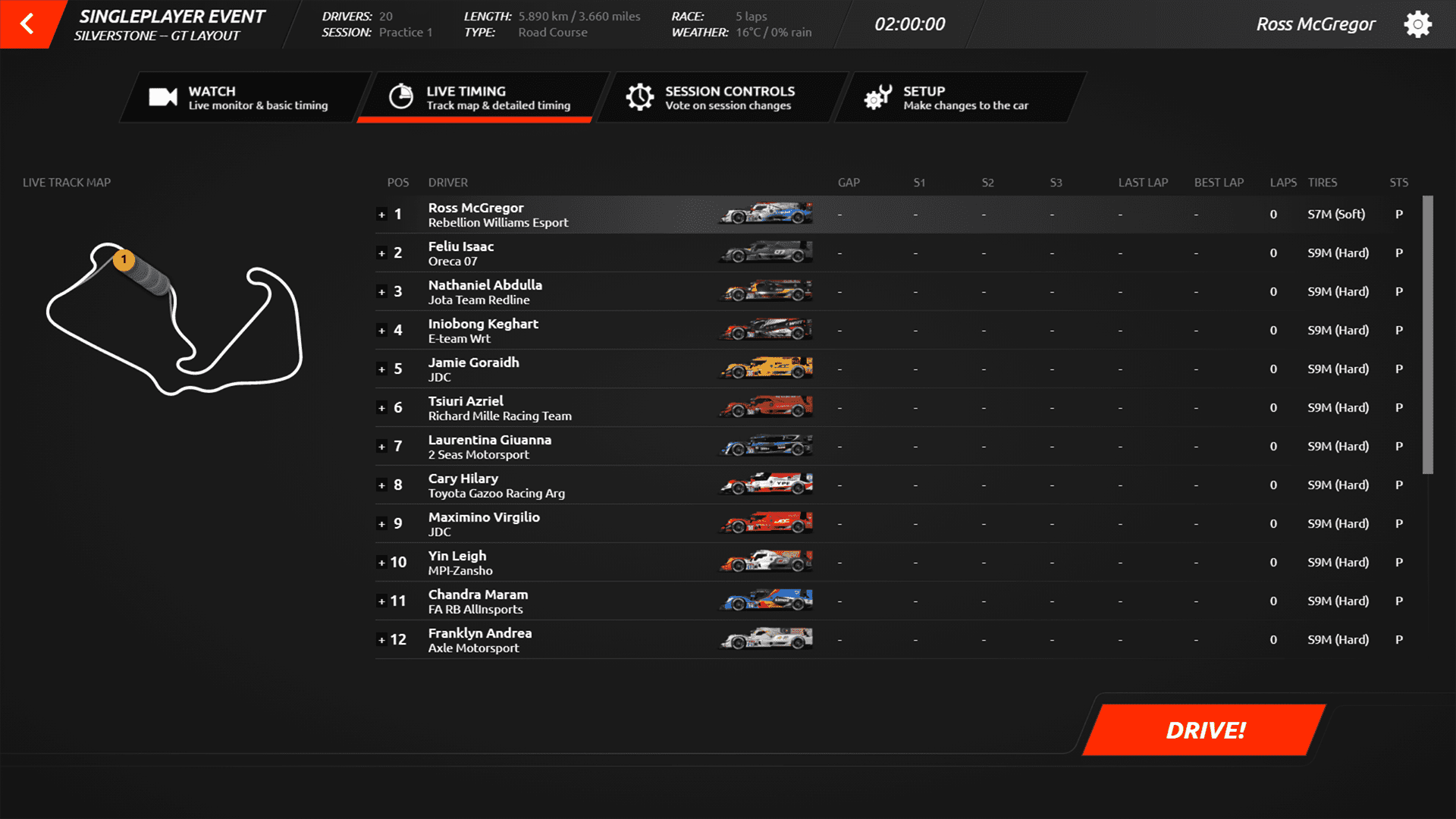Switch to the Watch tab
This screenshot has width=1456, height=819.
click(x=243, y=97)
